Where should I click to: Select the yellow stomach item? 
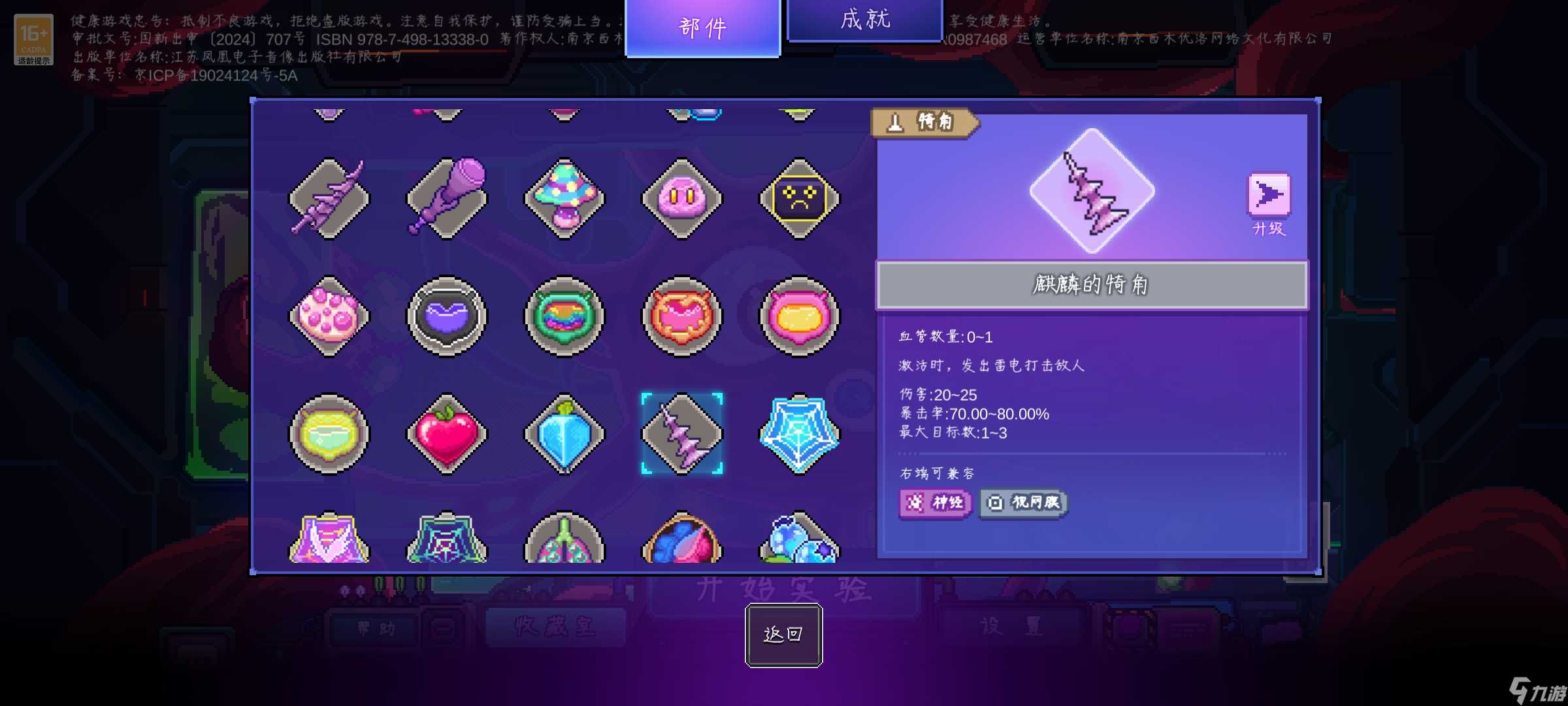(796, 316)
